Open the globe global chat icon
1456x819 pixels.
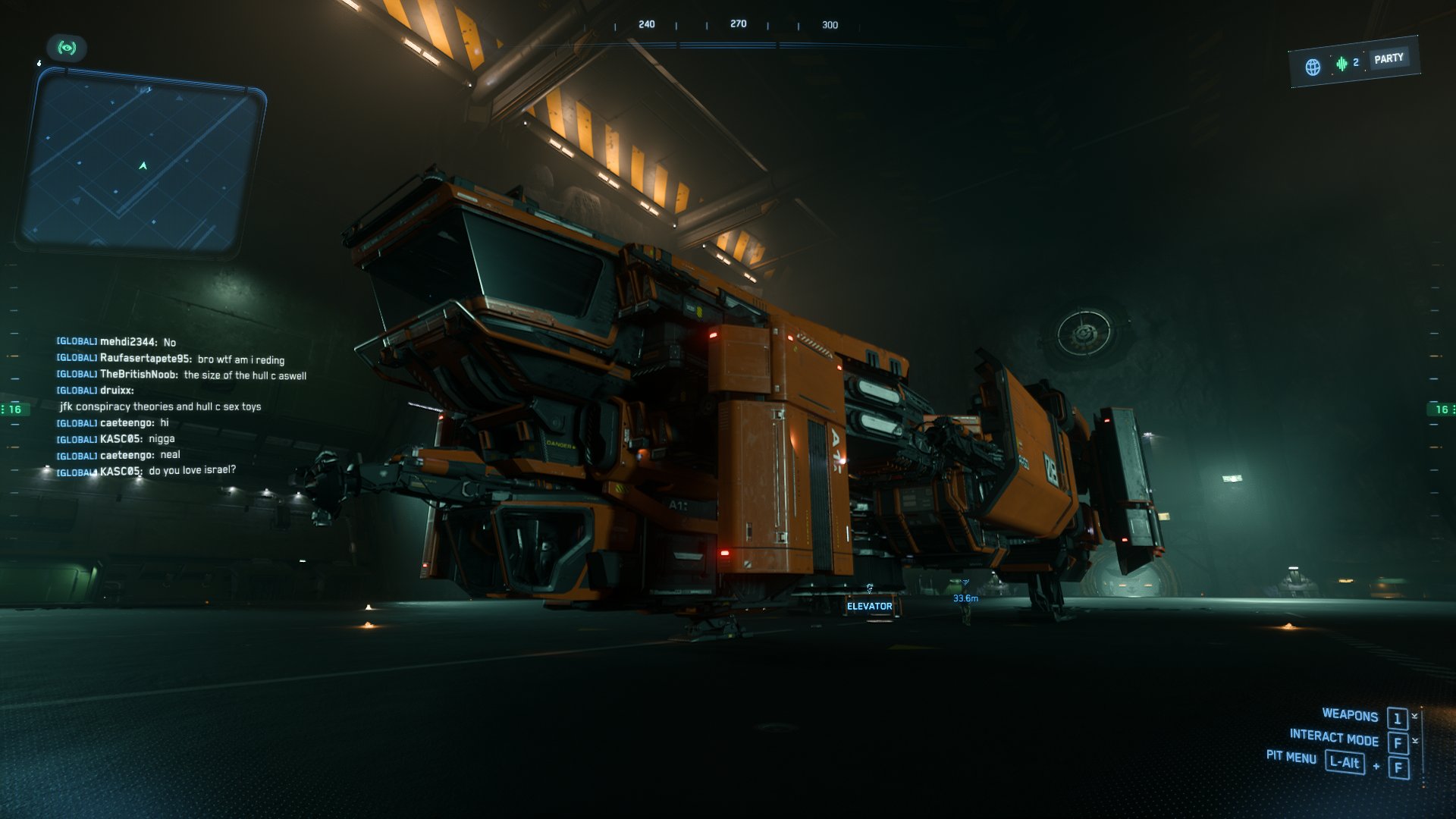(1313, 67)
